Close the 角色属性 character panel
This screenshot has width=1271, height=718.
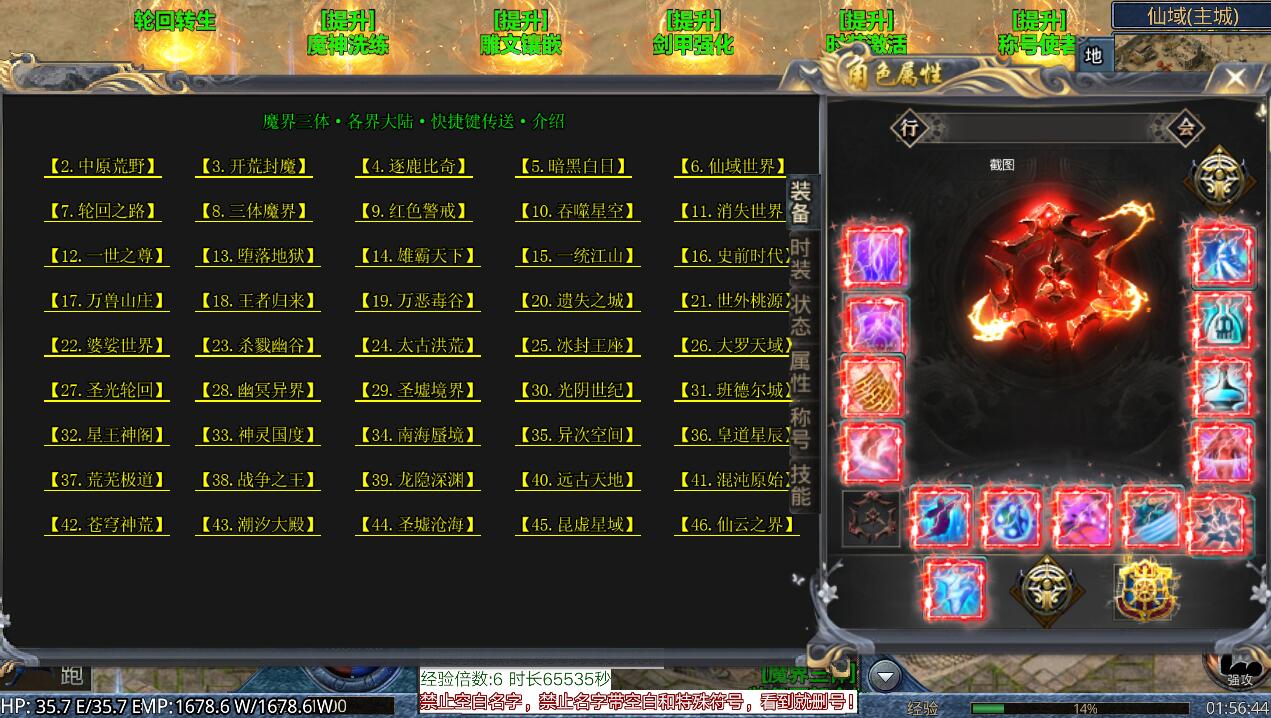(1236, 78)
